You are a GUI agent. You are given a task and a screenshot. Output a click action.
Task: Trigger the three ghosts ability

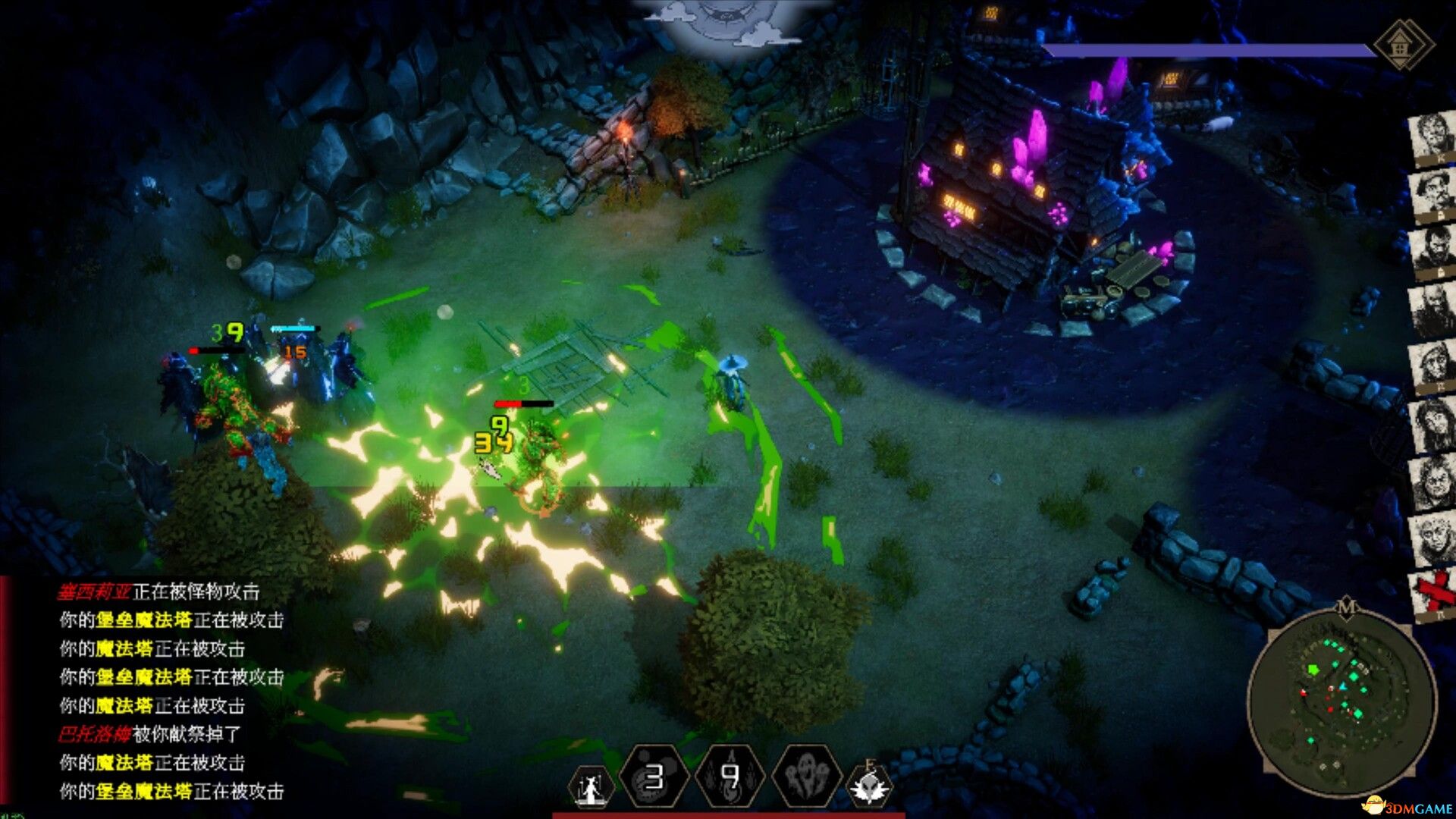pos(806,777)
